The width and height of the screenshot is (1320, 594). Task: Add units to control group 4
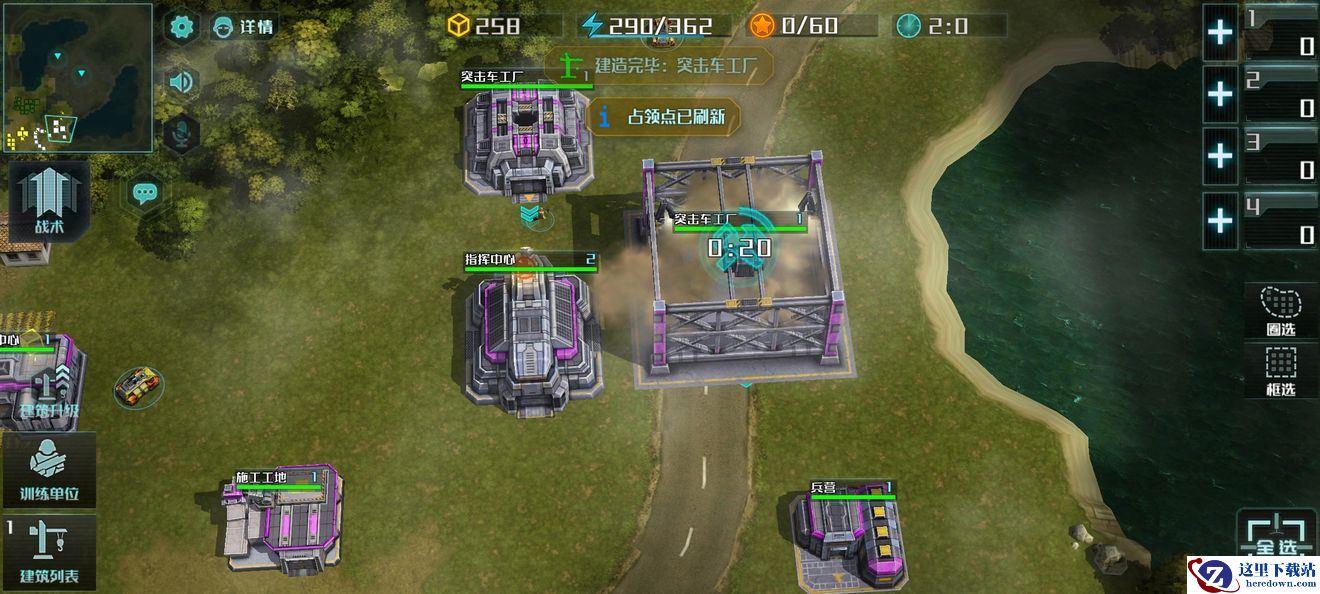pyautogui.click(x=1220, y=219)
